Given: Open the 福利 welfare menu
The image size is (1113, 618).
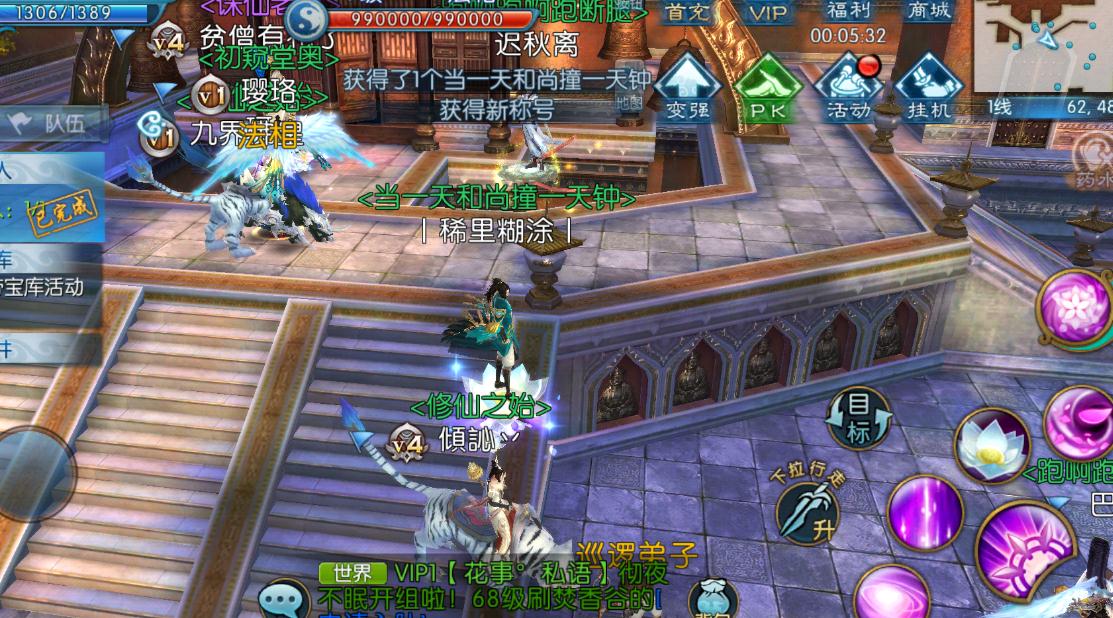Looking at the screenshot, I should (x=848, y=12).
